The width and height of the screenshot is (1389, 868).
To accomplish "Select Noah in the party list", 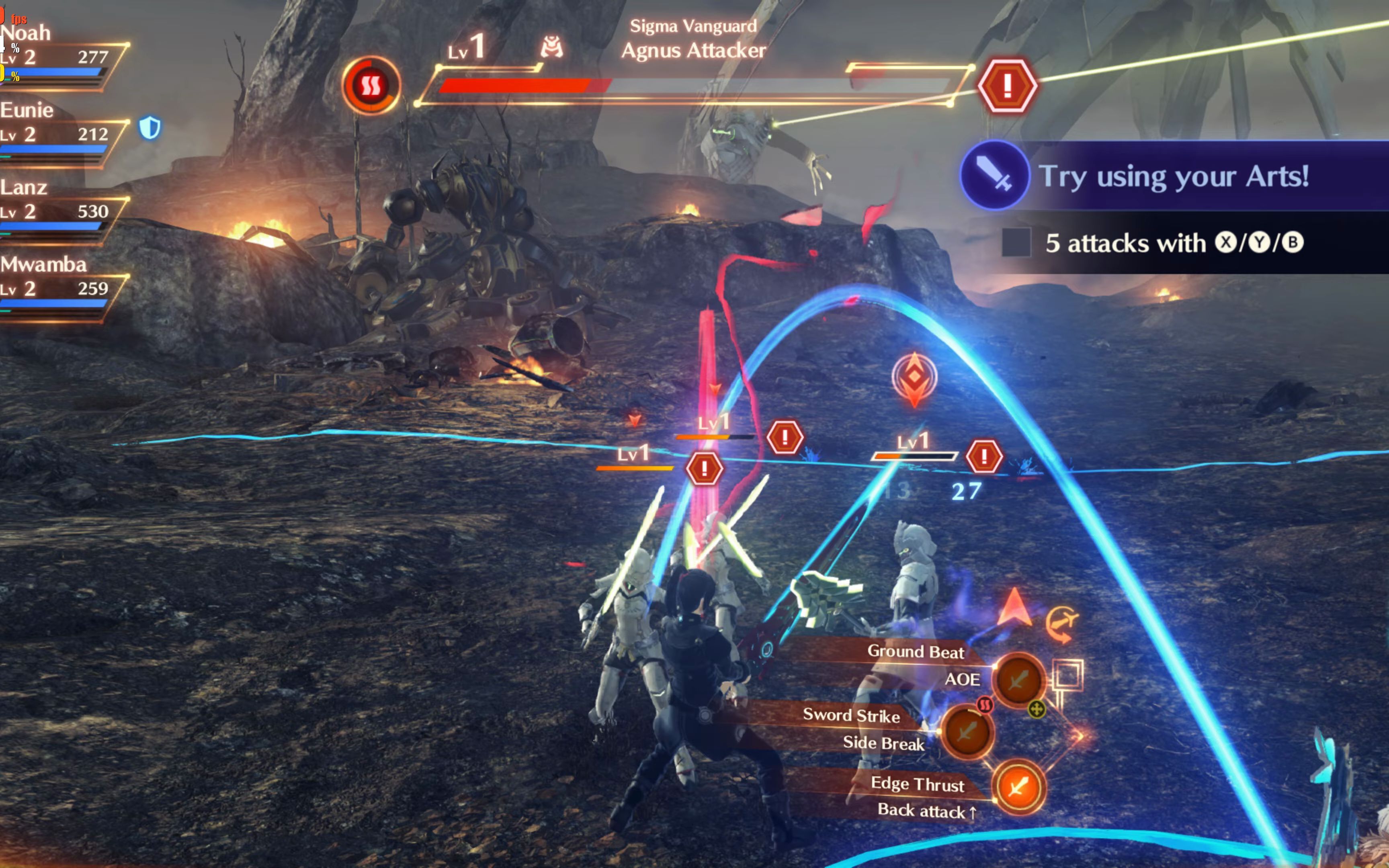I will pos(27,33).
